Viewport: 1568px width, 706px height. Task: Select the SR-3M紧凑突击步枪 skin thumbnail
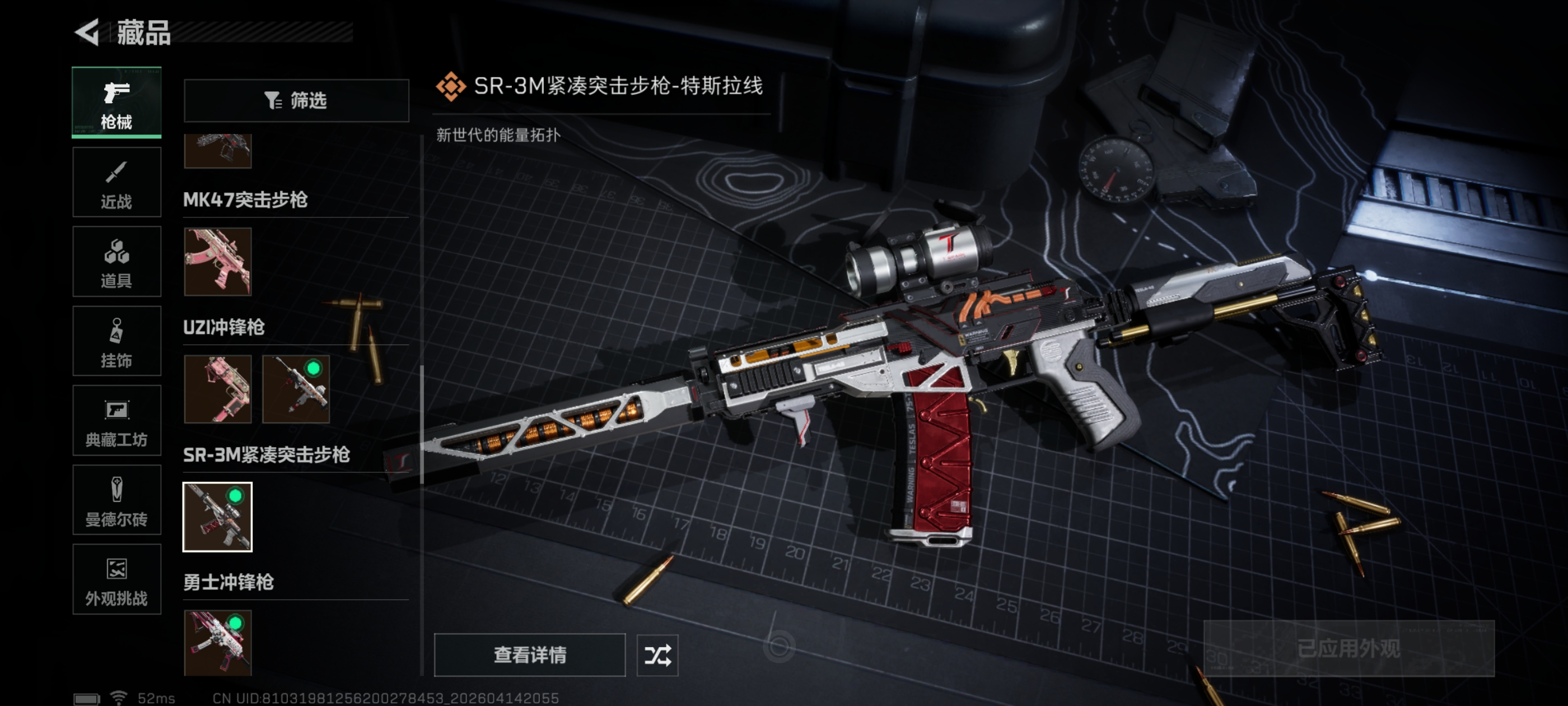217,517
